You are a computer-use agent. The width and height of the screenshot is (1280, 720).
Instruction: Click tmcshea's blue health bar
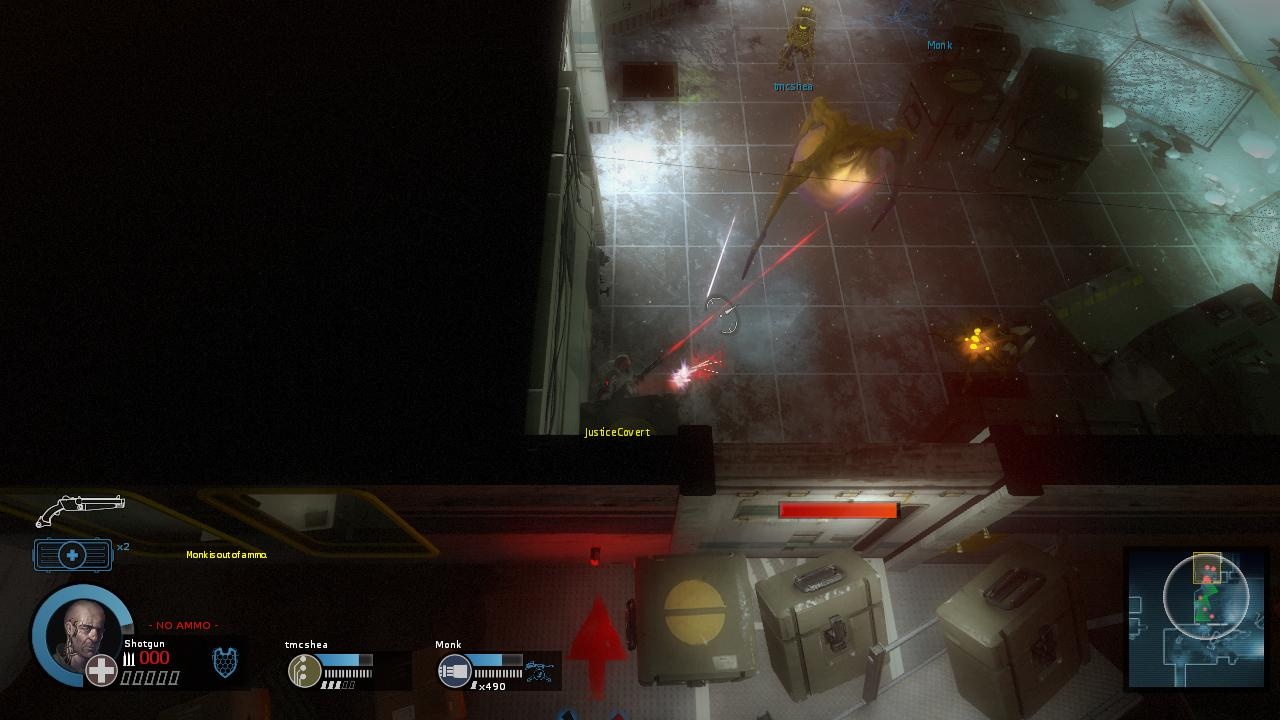(x=345, y=658)
